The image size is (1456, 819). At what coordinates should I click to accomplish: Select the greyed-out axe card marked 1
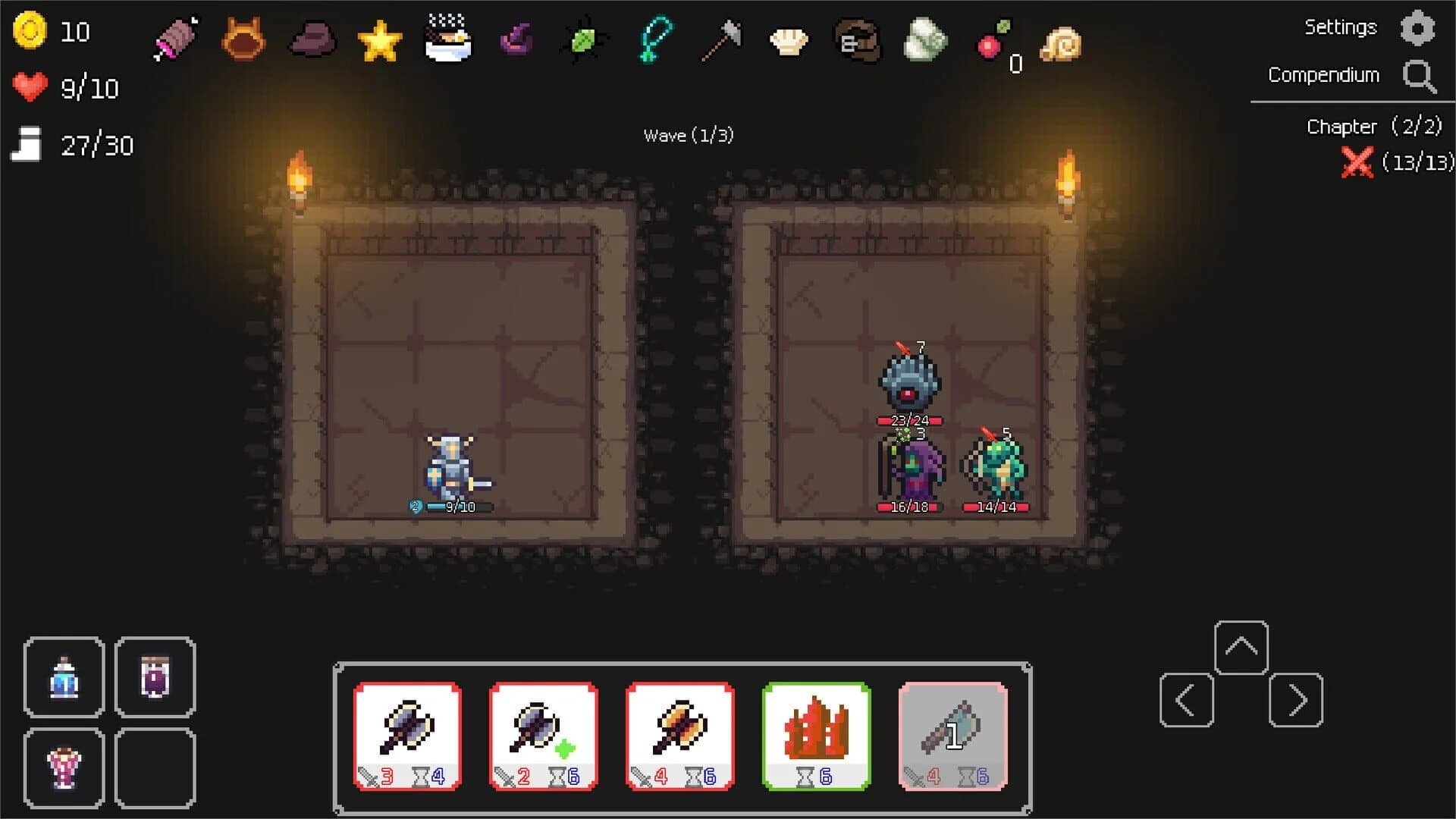coord(952,734)
